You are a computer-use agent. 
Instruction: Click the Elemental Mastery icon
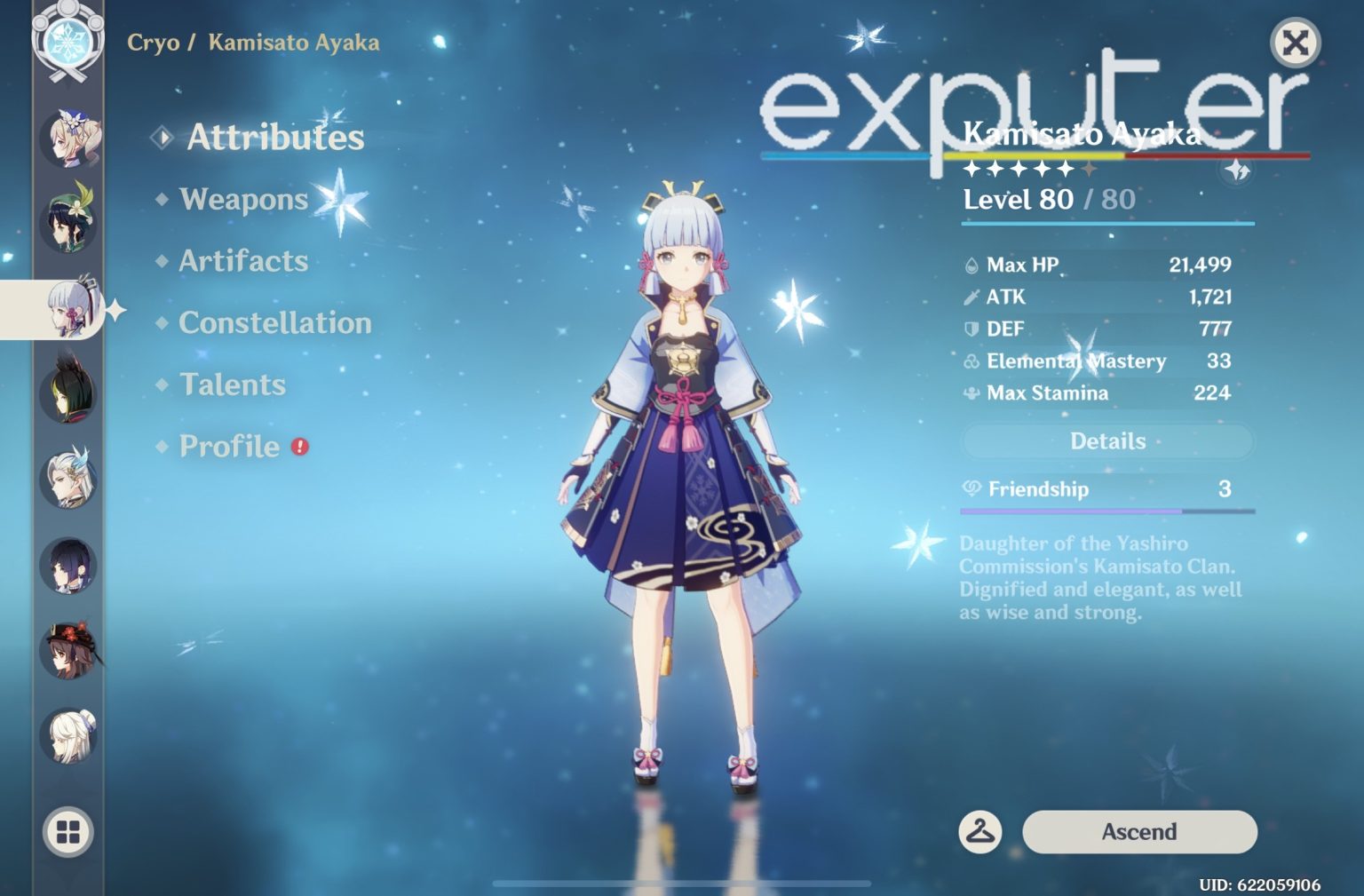[971, 361]
